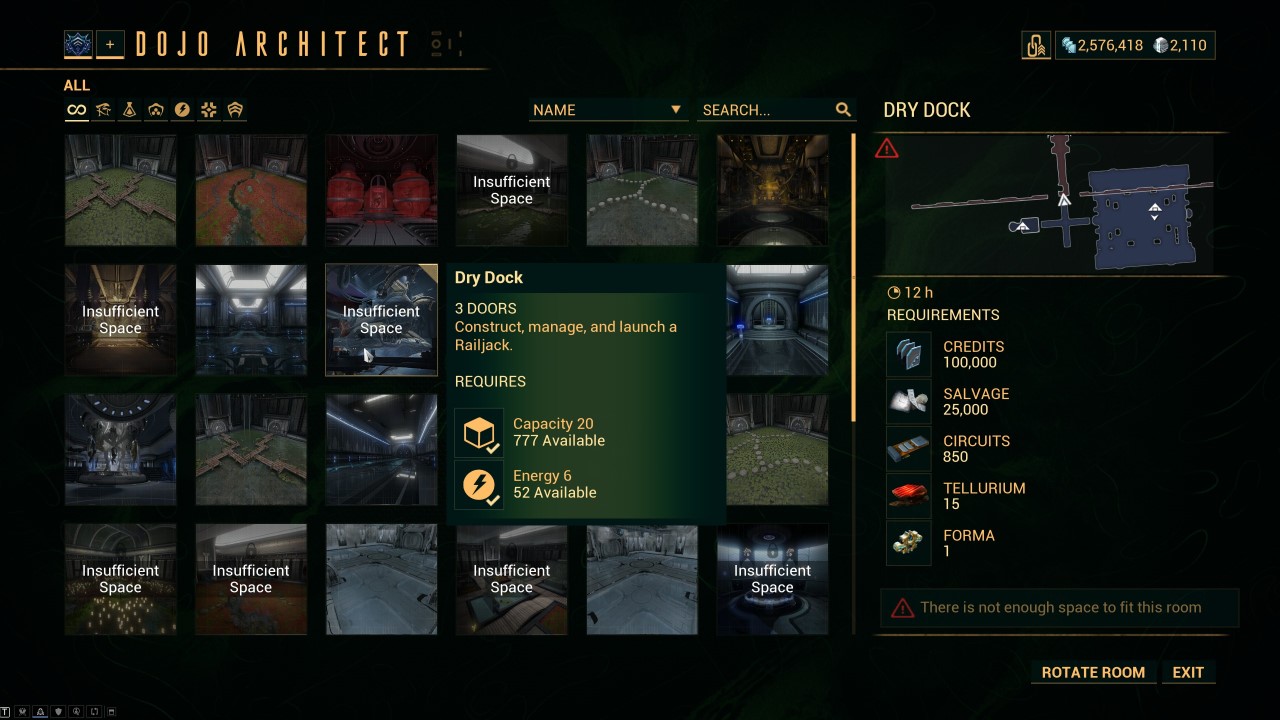The width and height of the screenshot is (1280, 720).
Task: Open the NAME sort dropdown
Action: pos(606,110)
